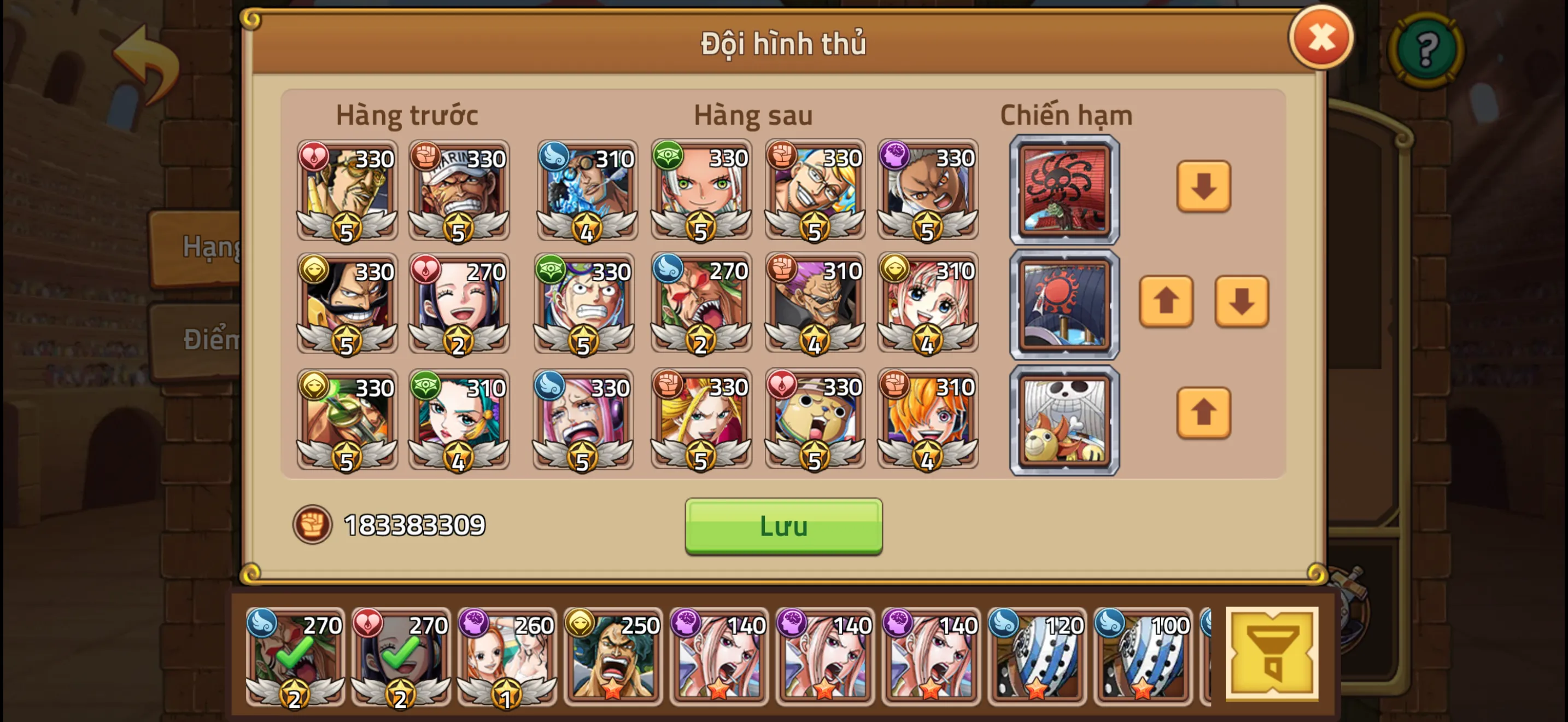Select the orange-haired Nami hero card

click(x=927, y=419)
